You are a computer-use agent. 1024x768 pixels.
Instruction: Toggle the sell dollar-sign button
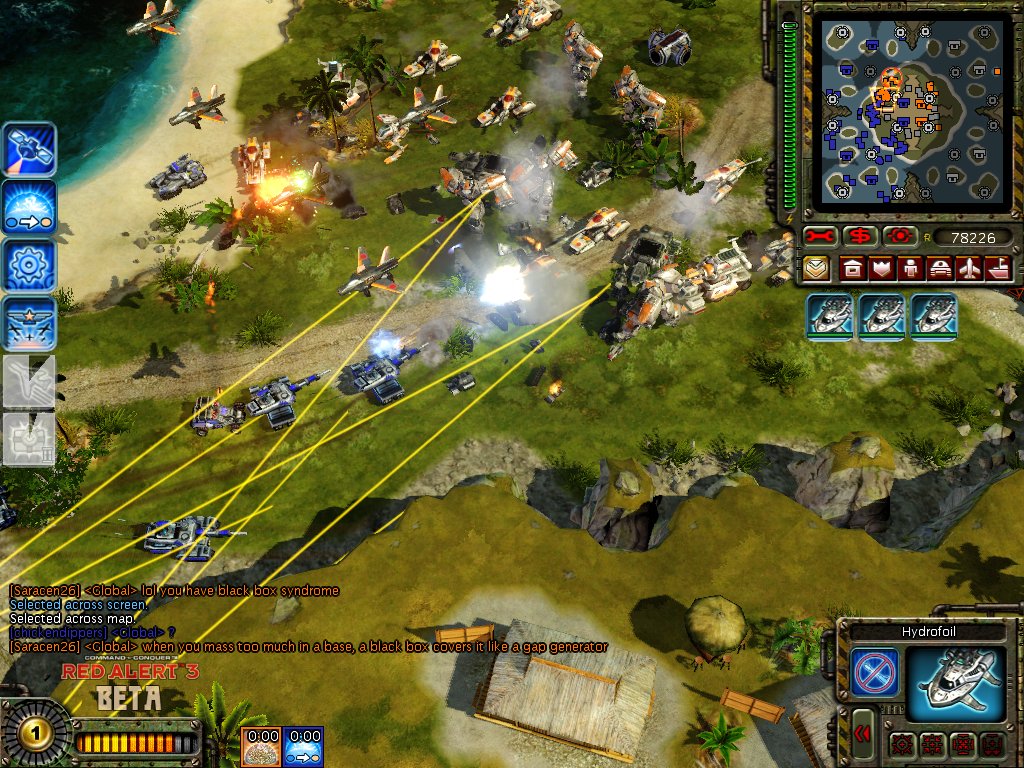pos(858,237)
